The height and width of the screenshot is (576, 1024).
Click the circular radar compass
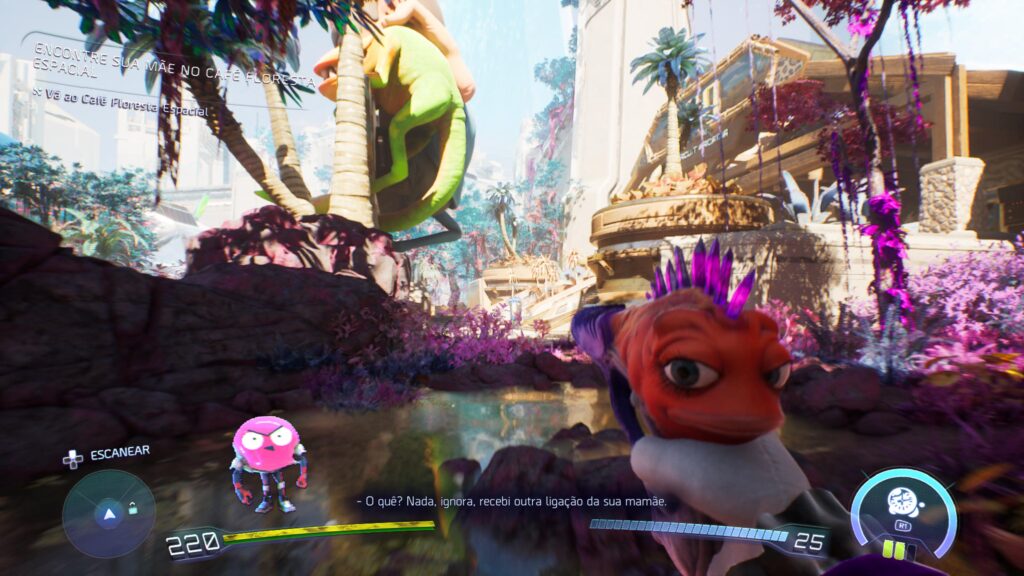[x=108, y=514]
